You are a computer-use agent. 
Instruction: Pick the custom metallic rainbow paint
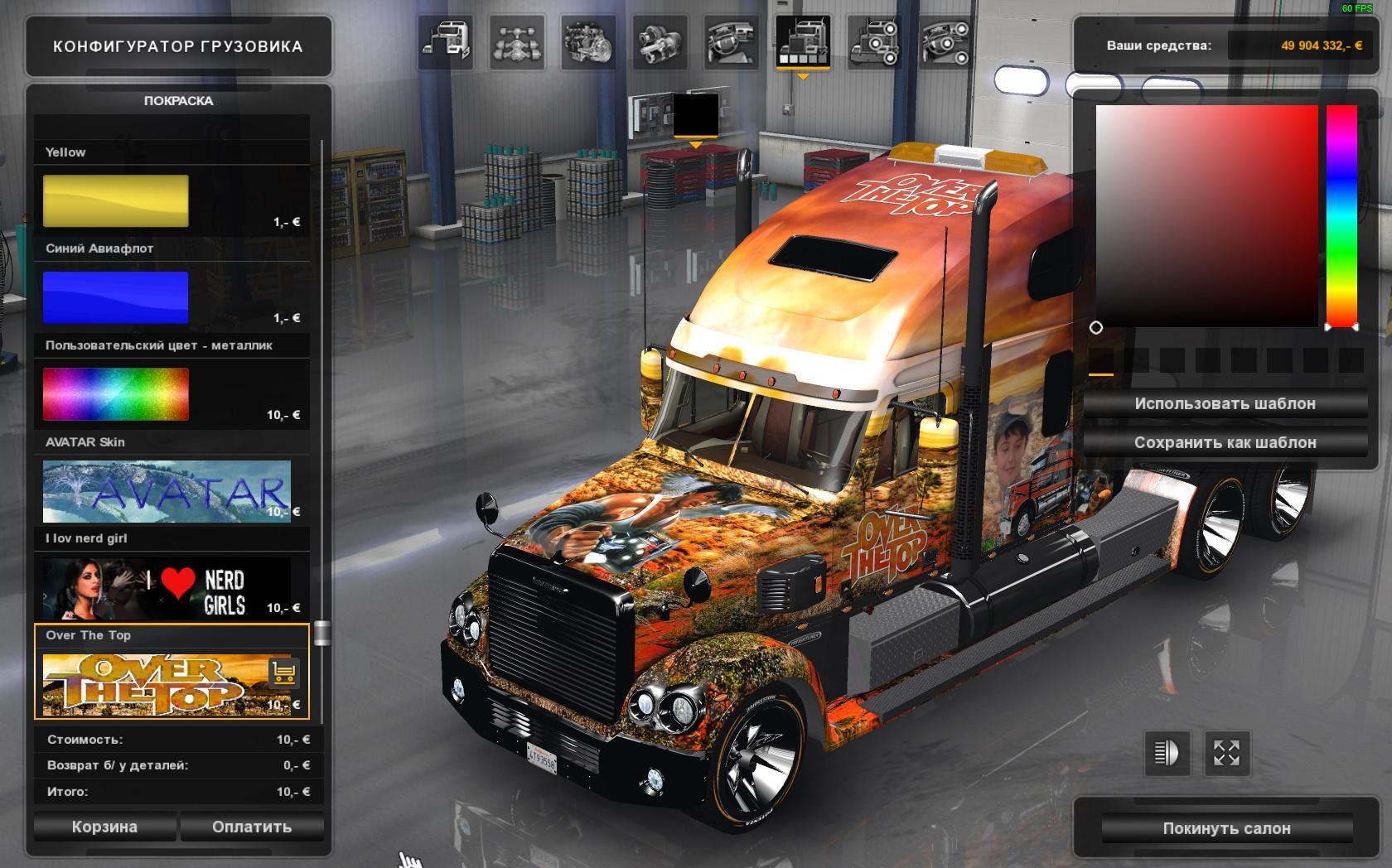coord(116,394)
